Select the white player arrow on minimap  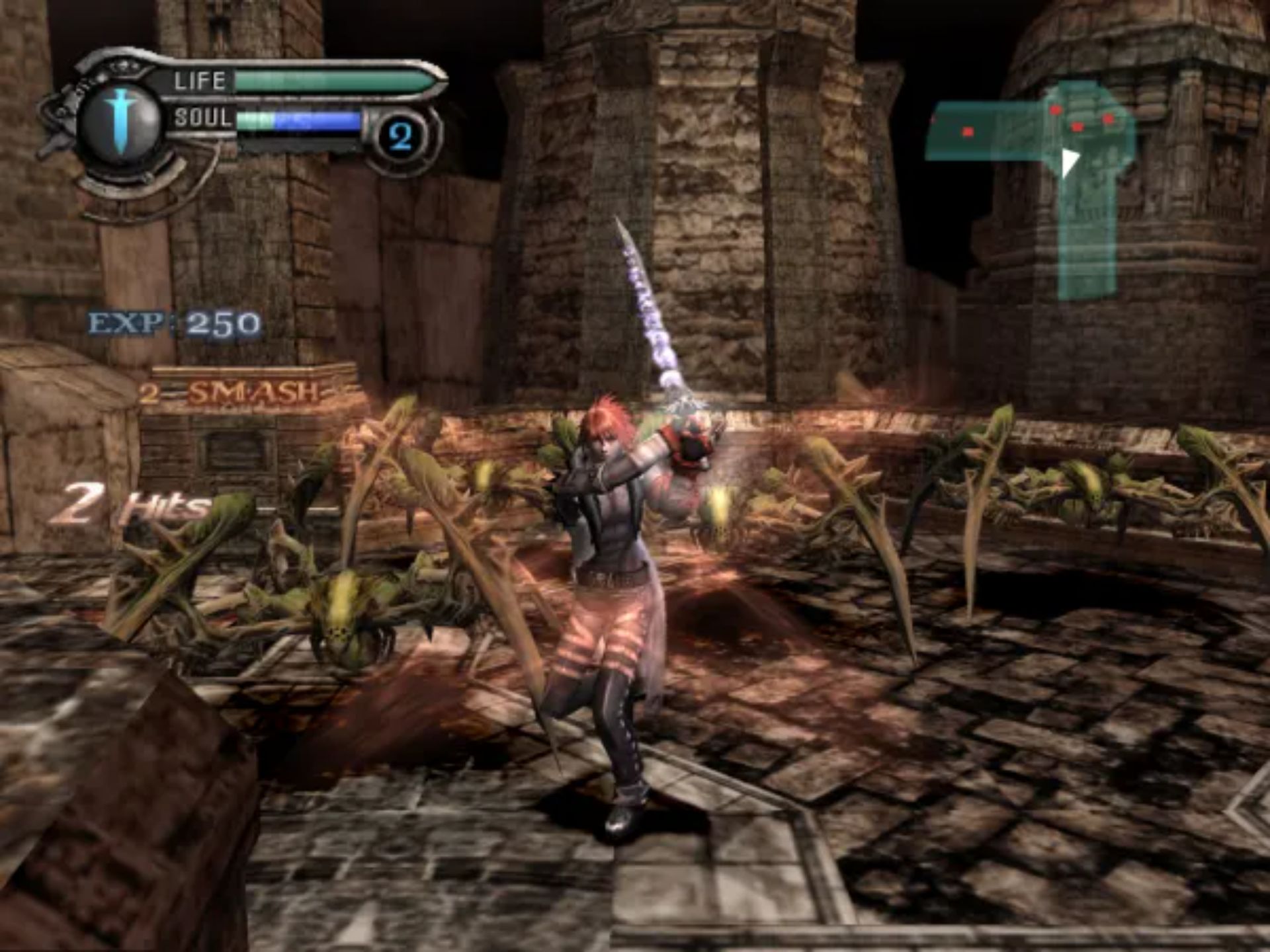pos(1068,161)
